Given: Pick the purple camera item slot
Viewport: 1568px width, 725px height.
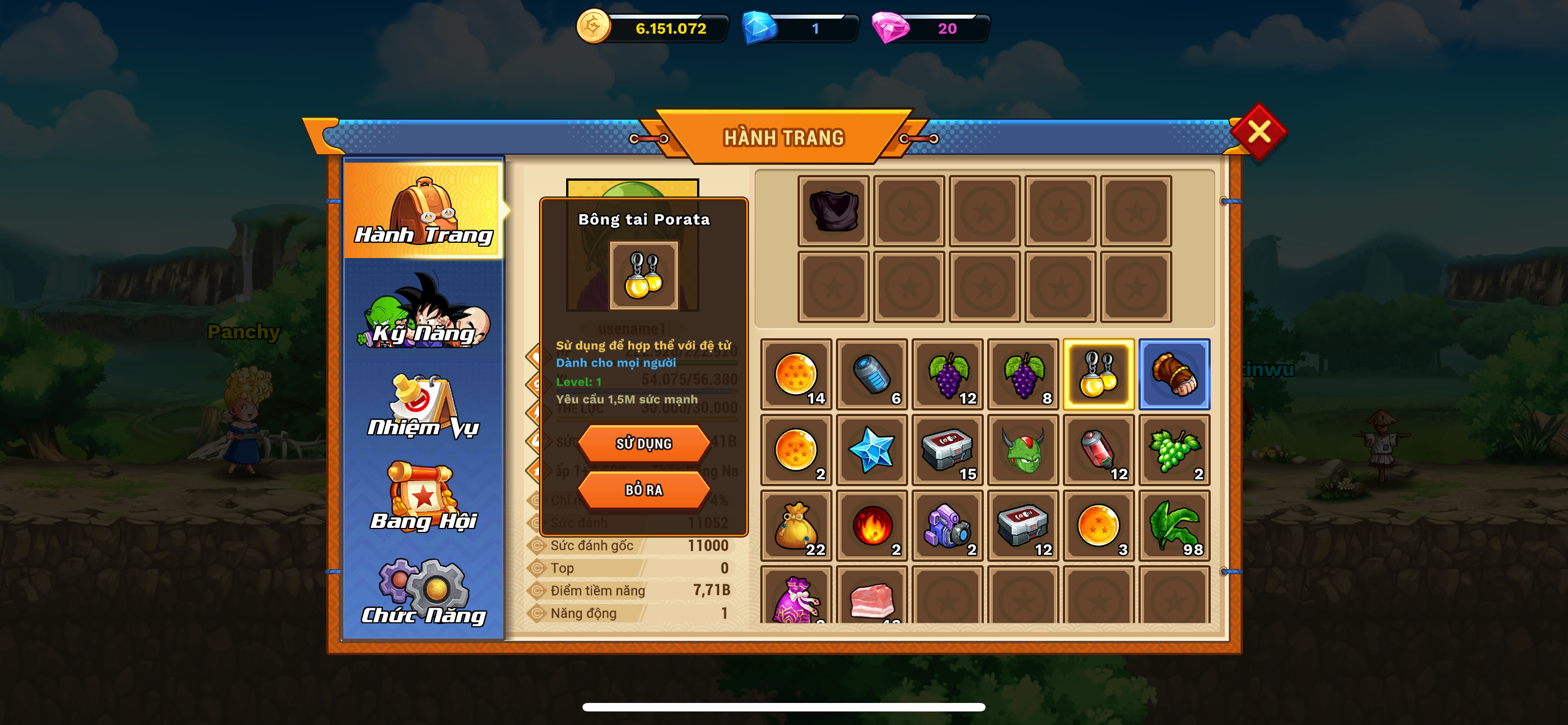Looking at the screenshot, I should pyautogui.click(x=947, y=526).
